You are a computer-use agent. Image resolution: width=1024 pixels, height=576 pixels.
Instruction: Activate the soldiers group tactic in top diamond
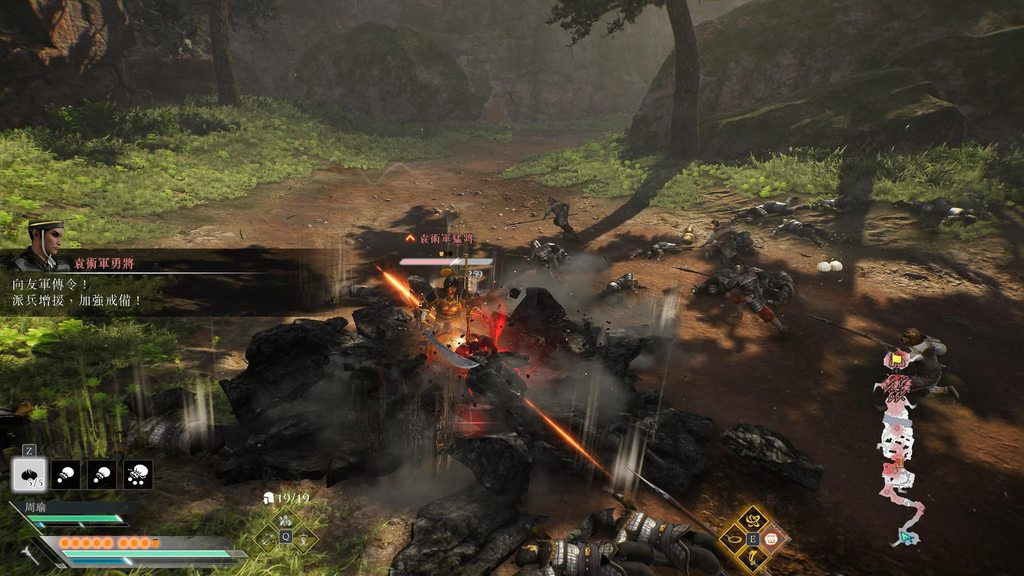coord(286,521)
